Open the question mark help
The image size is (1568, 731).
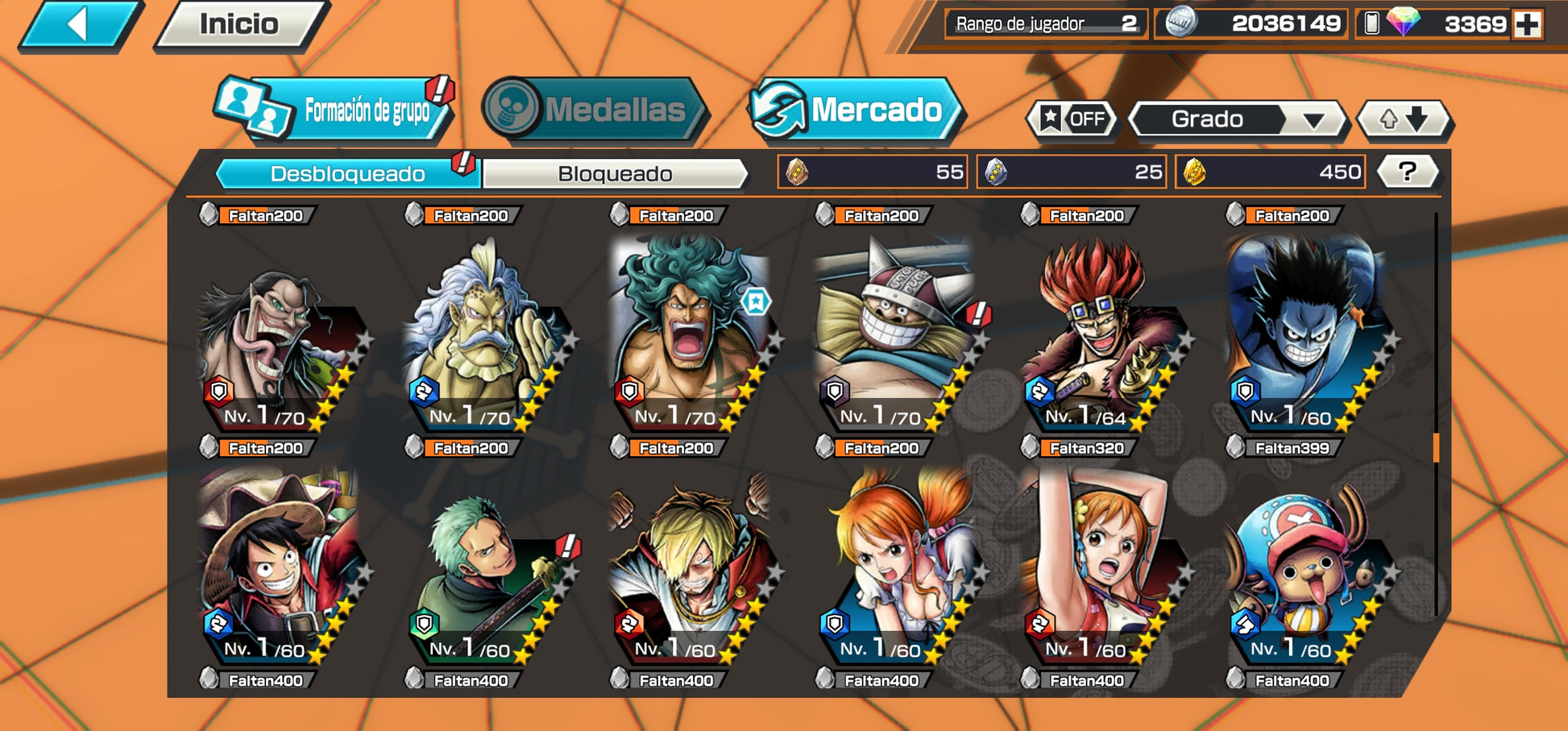click(x=1407, y=172)
